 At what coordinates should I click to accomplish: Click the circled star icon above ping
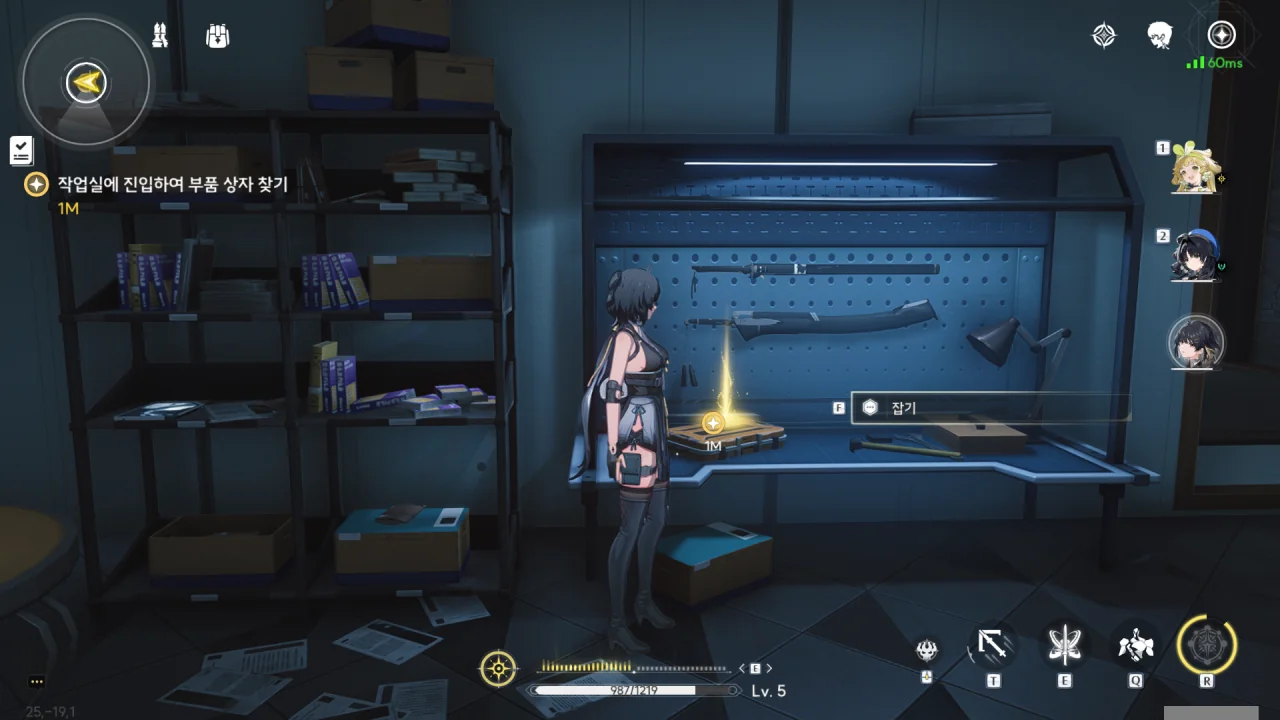click(x=1221, y=35)
